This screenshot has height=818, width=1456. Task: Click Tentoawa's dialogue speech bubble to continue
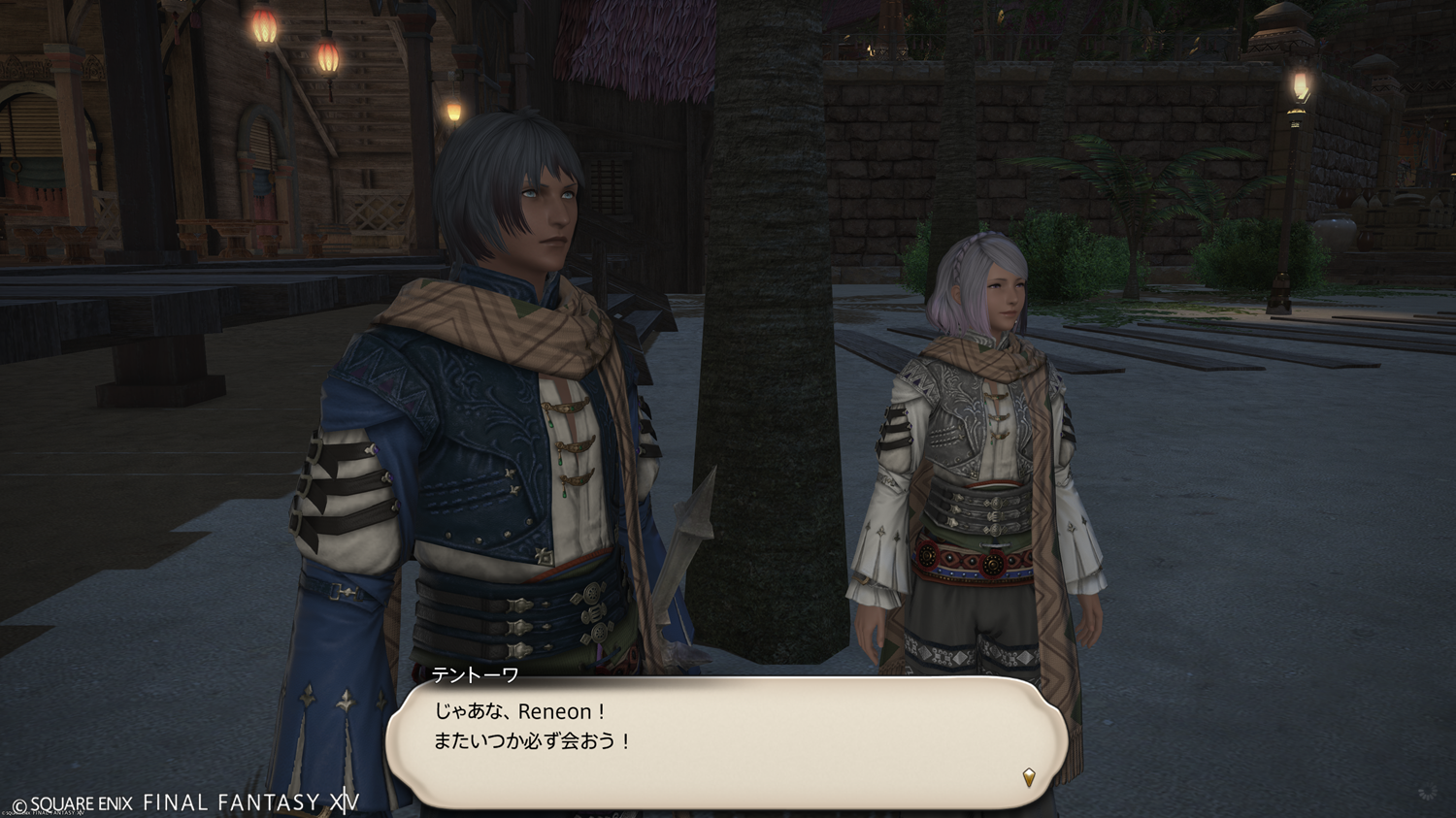point(726,741)
